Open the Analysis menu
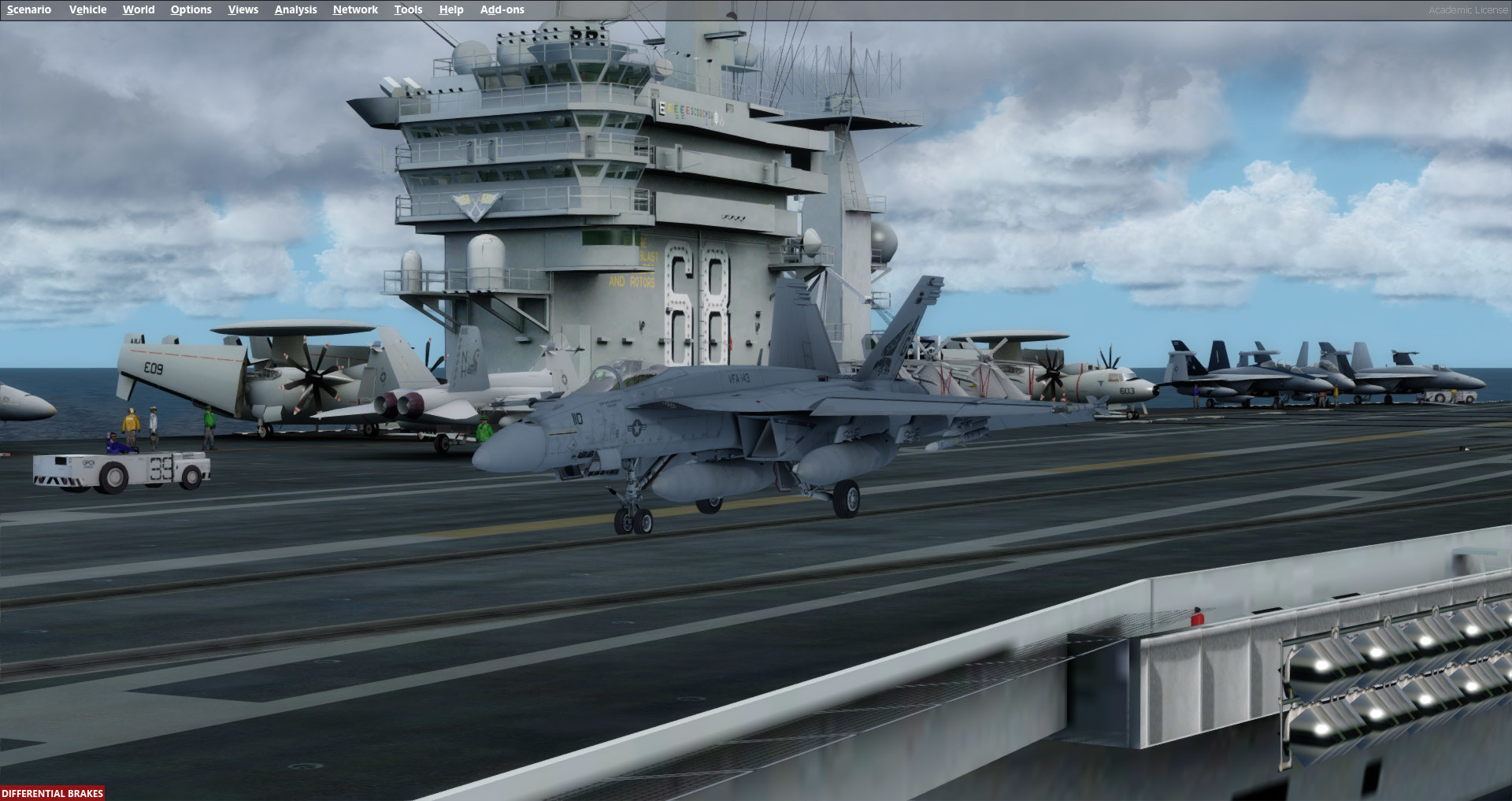 tap(295, 9)
